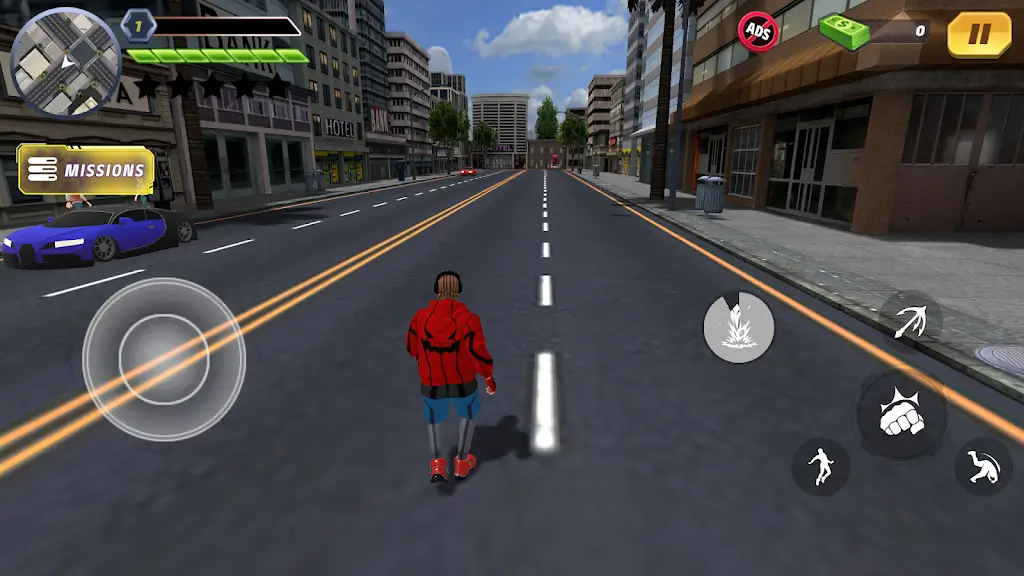Image resolution: width=1024 pixels, height=576 pixels.
Task: Use the web-swing grapple button
Action: click(x=911, y=321)
